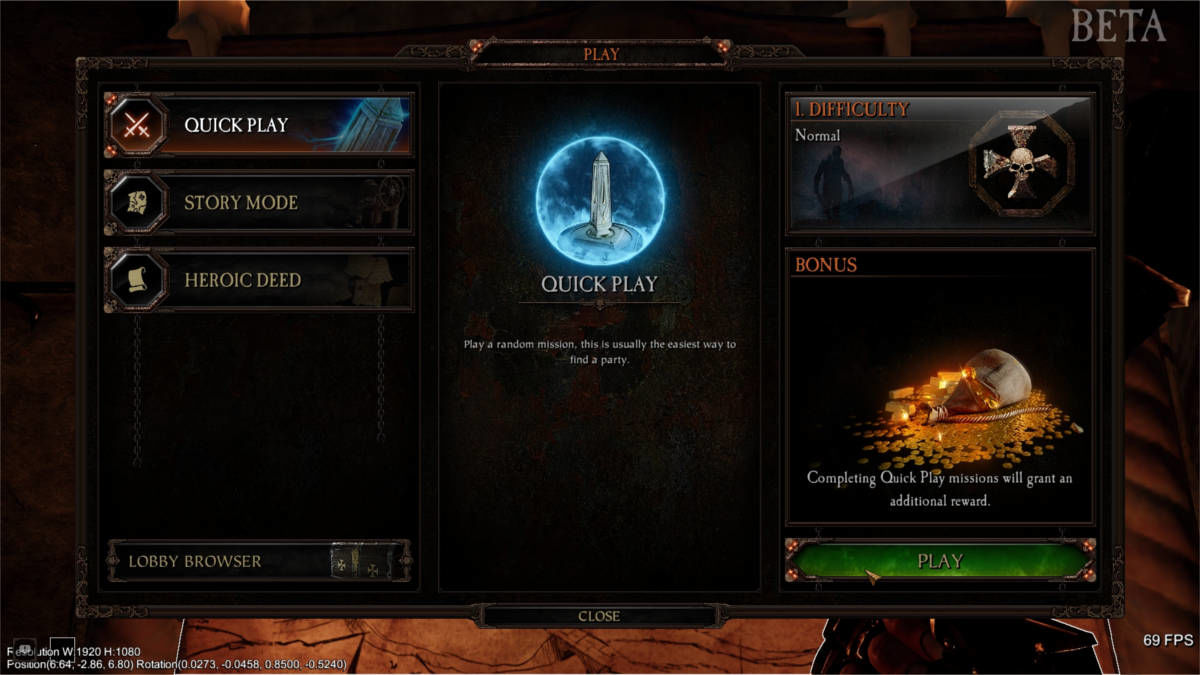
Task: Open the Heroic Deed option
Action: [258, 280]
